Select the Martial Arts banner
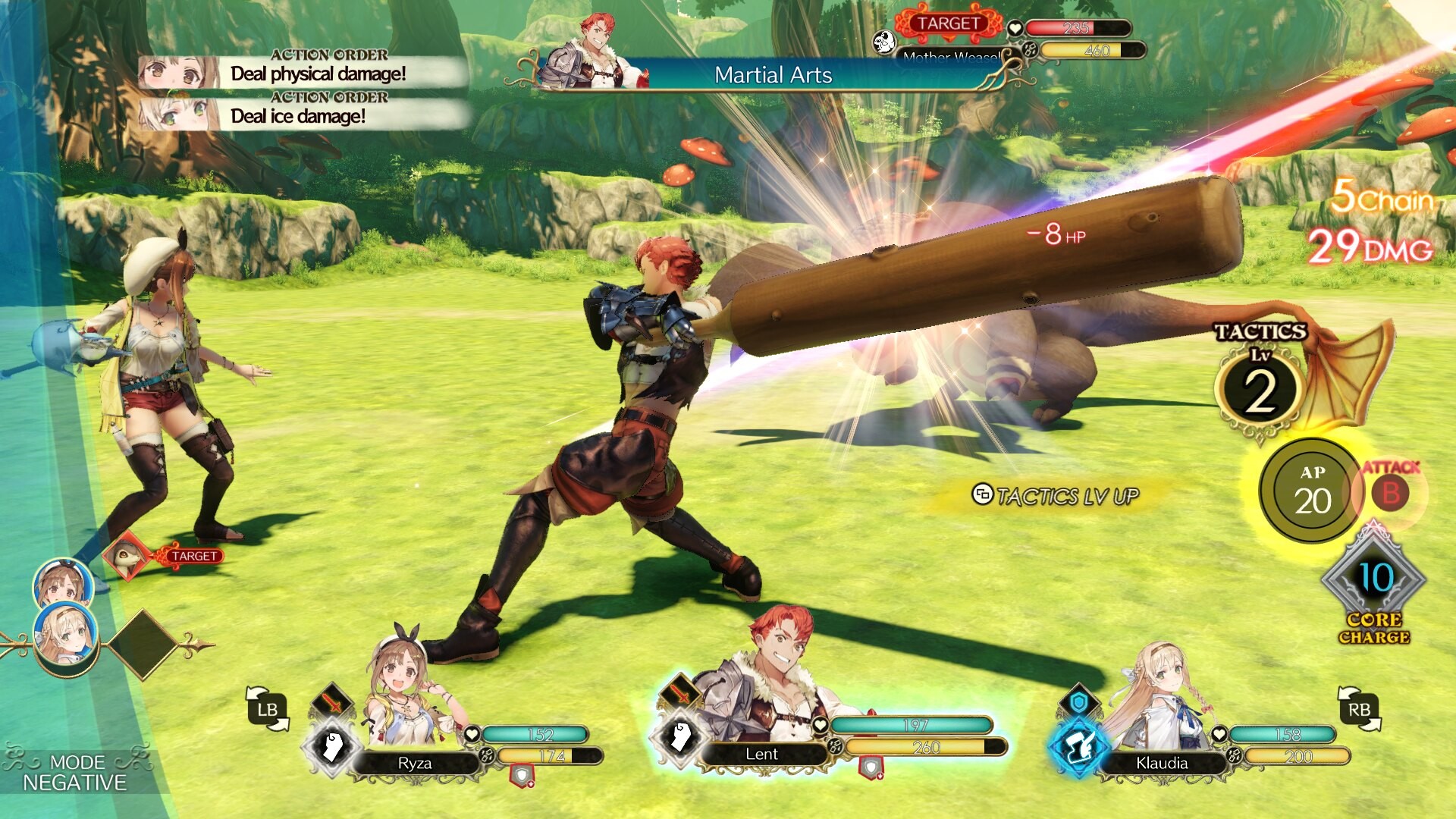The image size is (1456, 819). (x=773, y=76)
